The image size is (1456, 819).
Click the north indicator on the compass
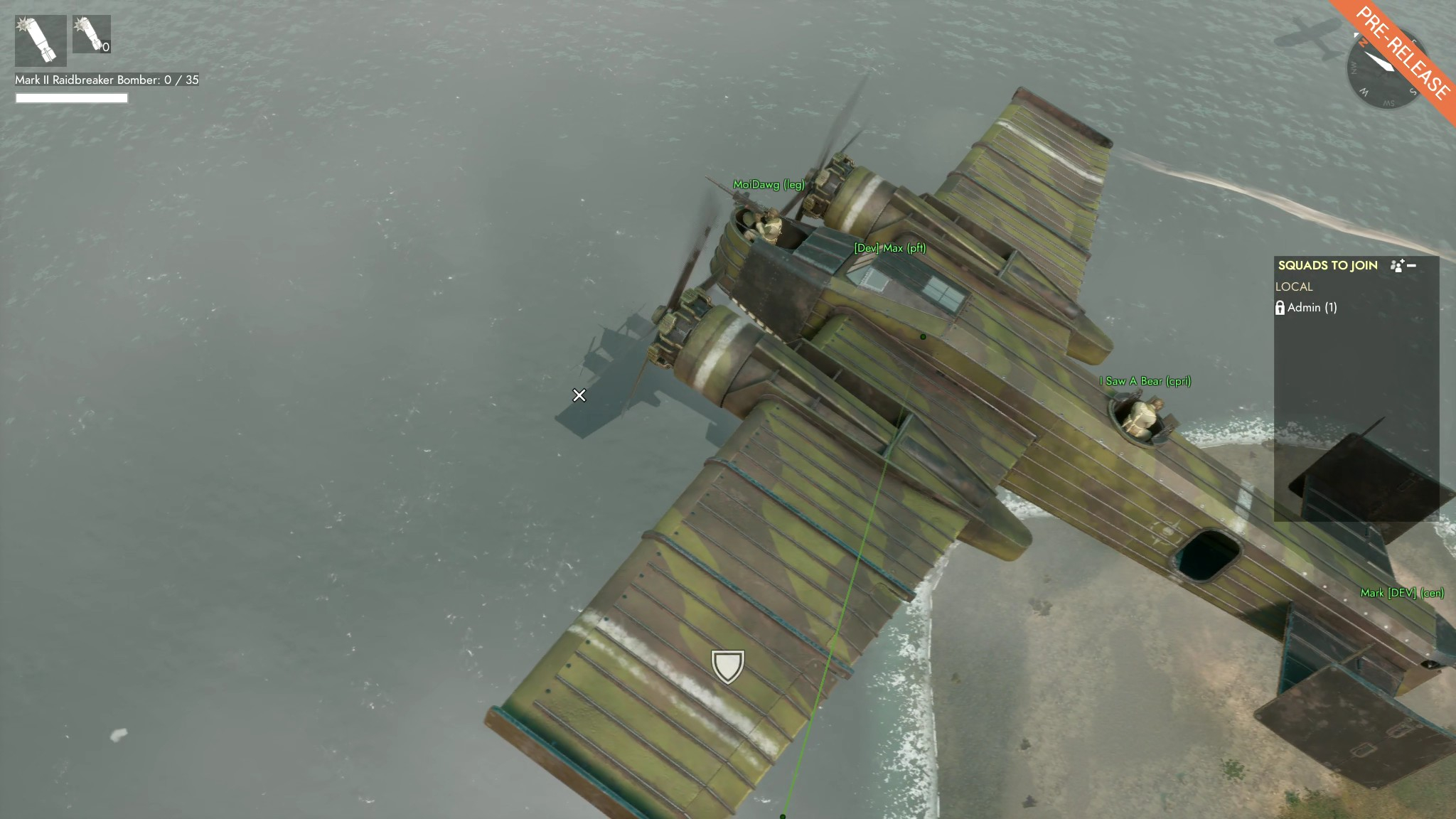click(x=1363, y=42)
